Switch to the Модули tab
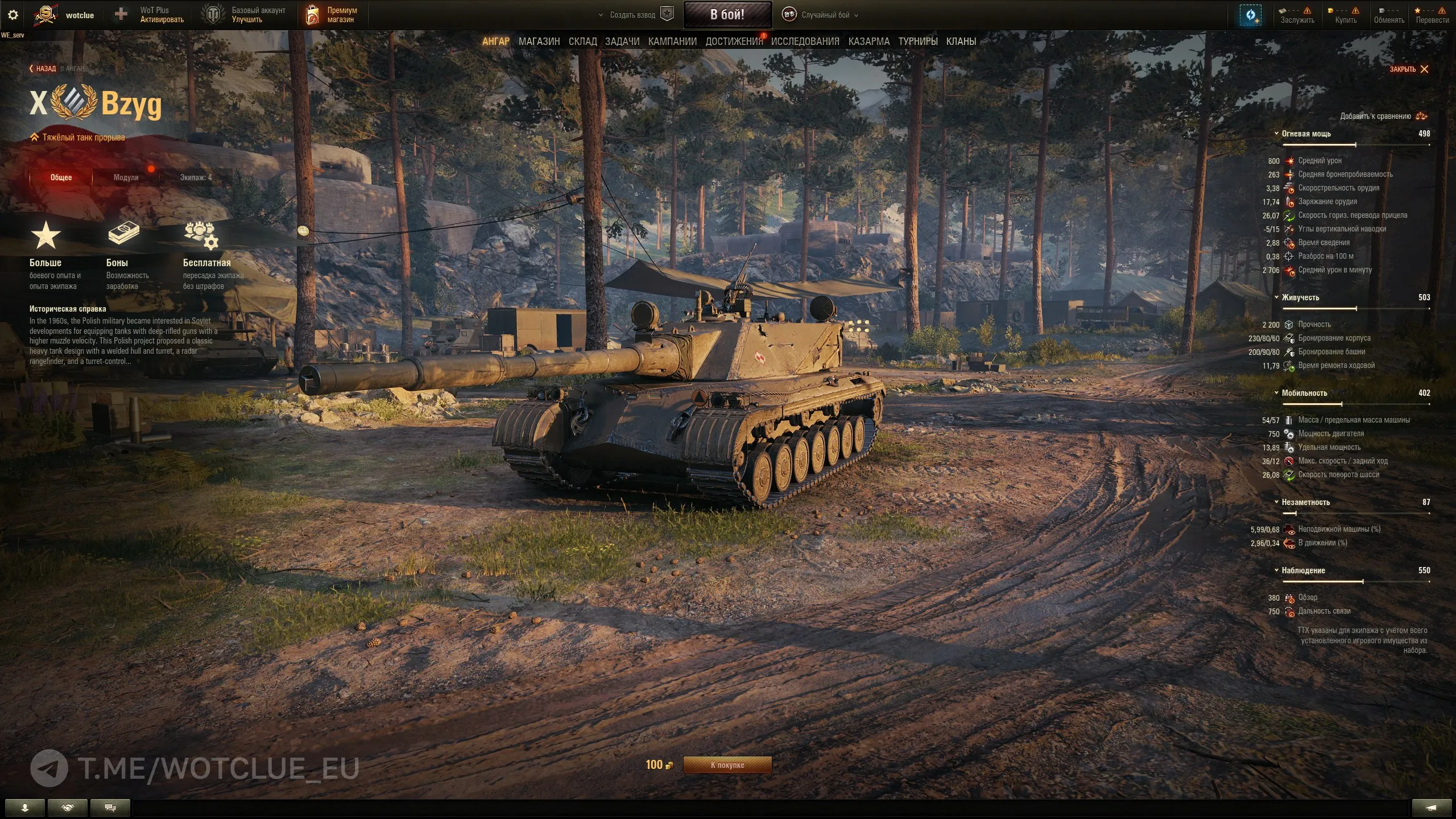 126,177
